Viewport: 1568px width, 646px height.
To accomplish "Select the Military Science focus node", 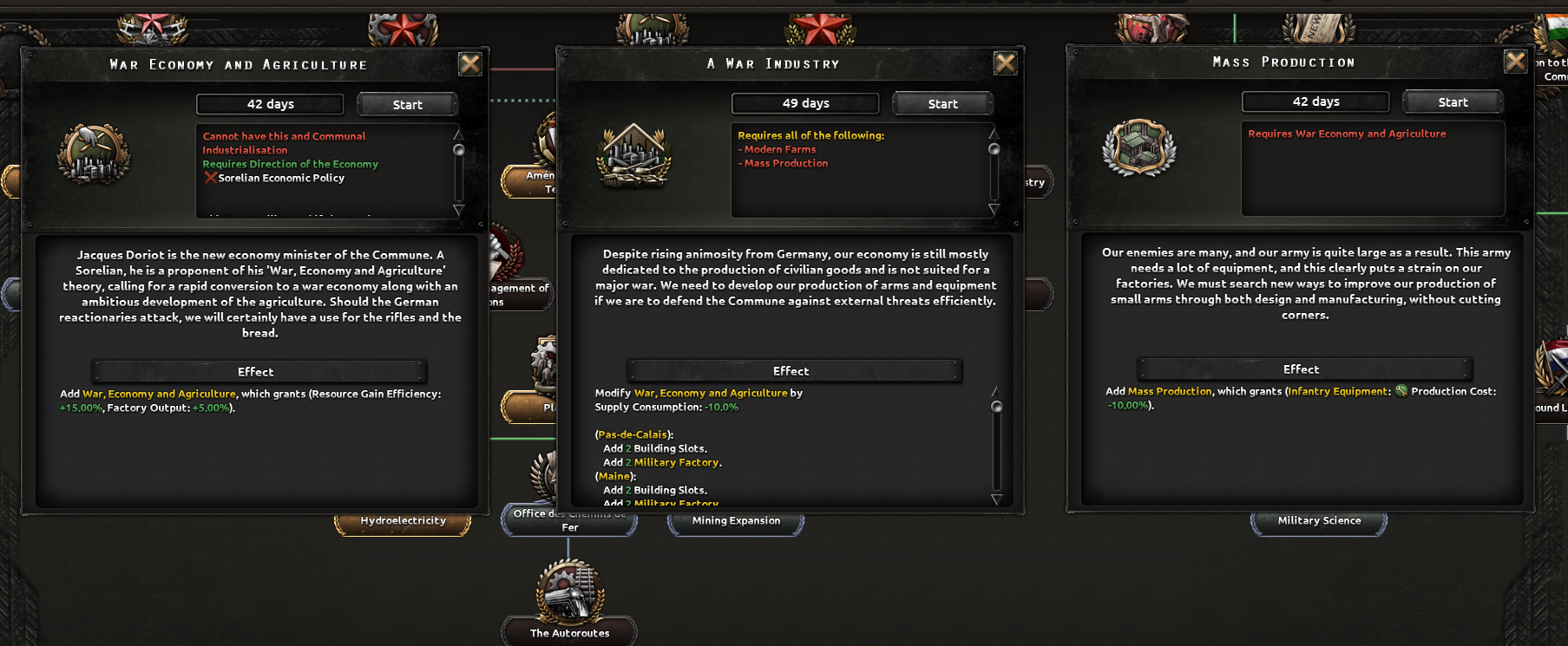I will click(x=1319, y=520).
